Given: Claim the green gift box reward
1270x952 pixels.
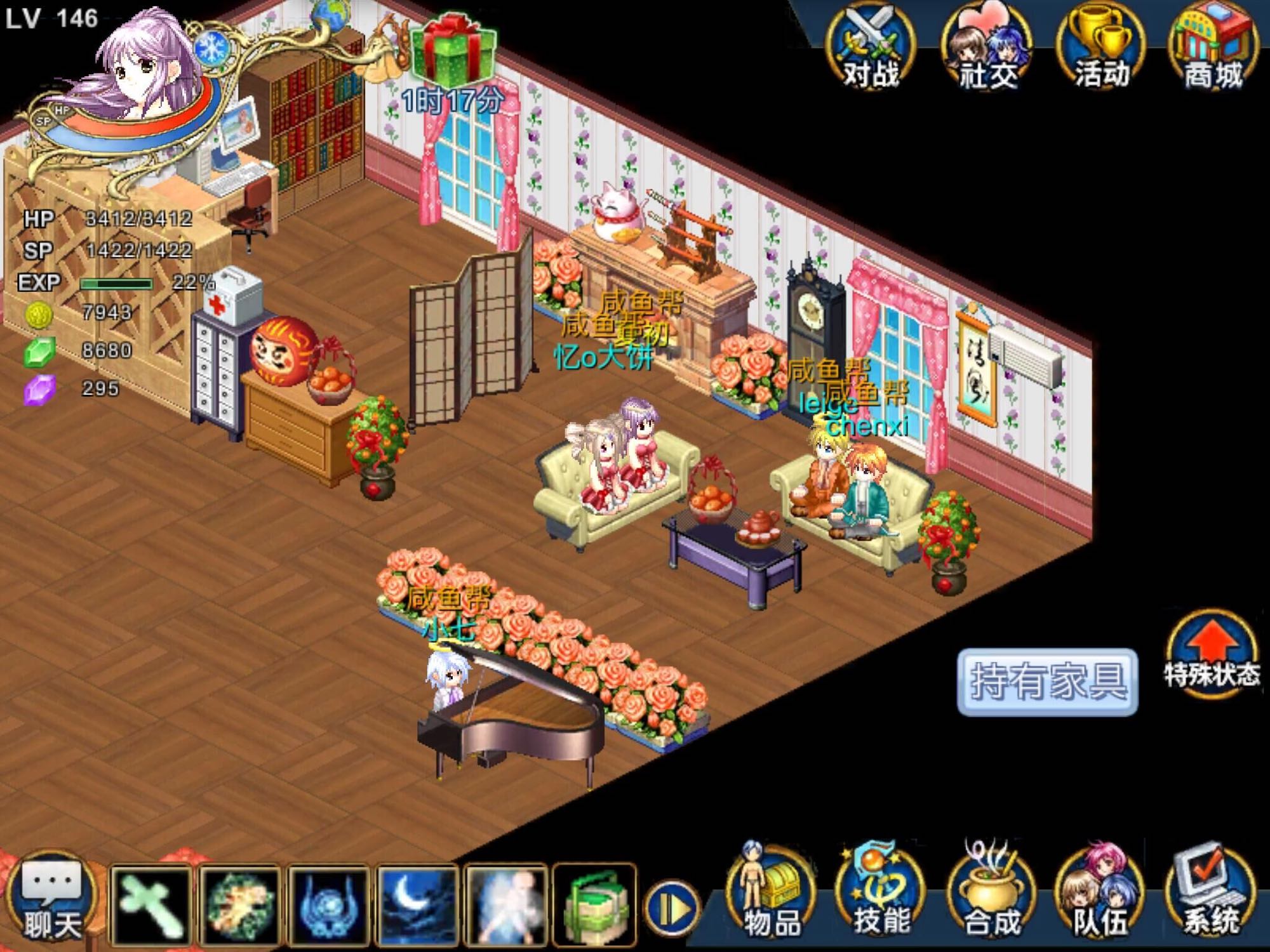Looking at the screenshot, I should [x=451, y=51].
